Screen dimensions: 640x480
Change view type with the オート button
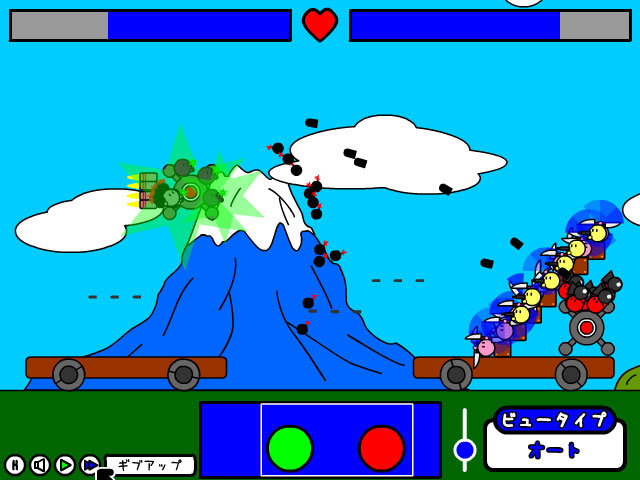click(555, 450)
